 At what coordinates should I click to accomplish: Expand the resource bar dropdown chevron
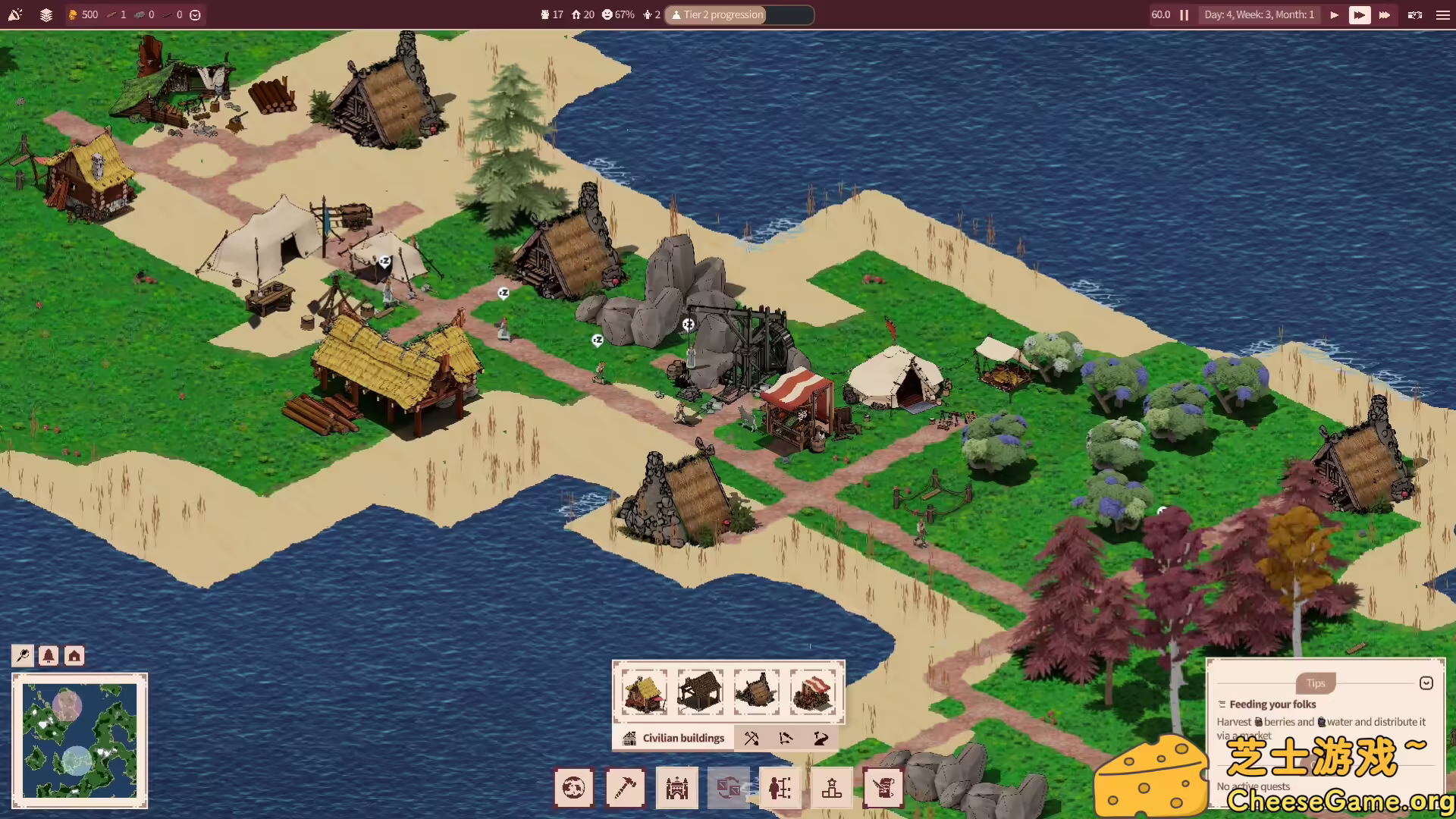(195, 14)
